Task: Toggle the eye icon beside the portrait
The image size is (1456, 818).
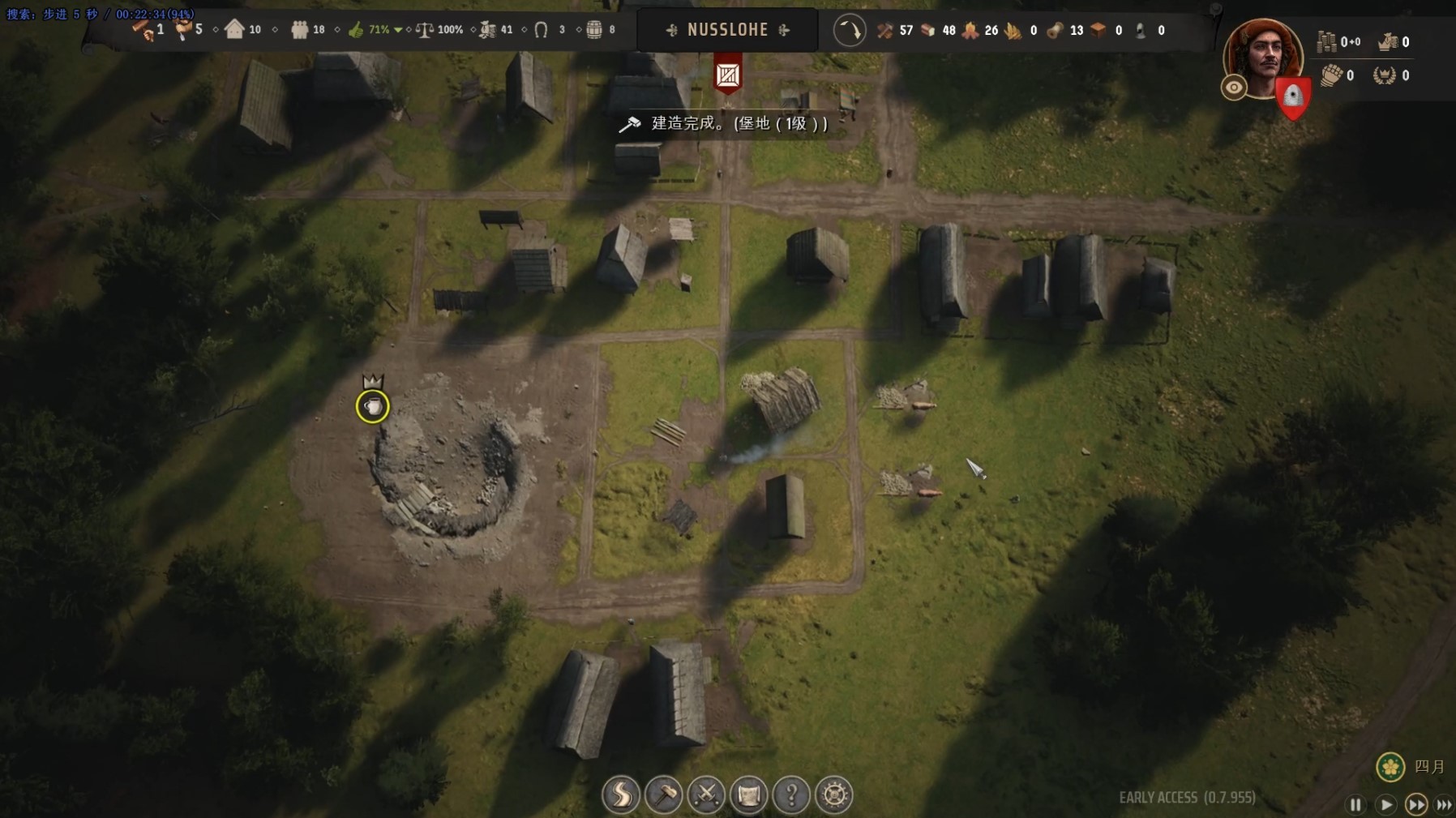Action: coord(1234,88)
